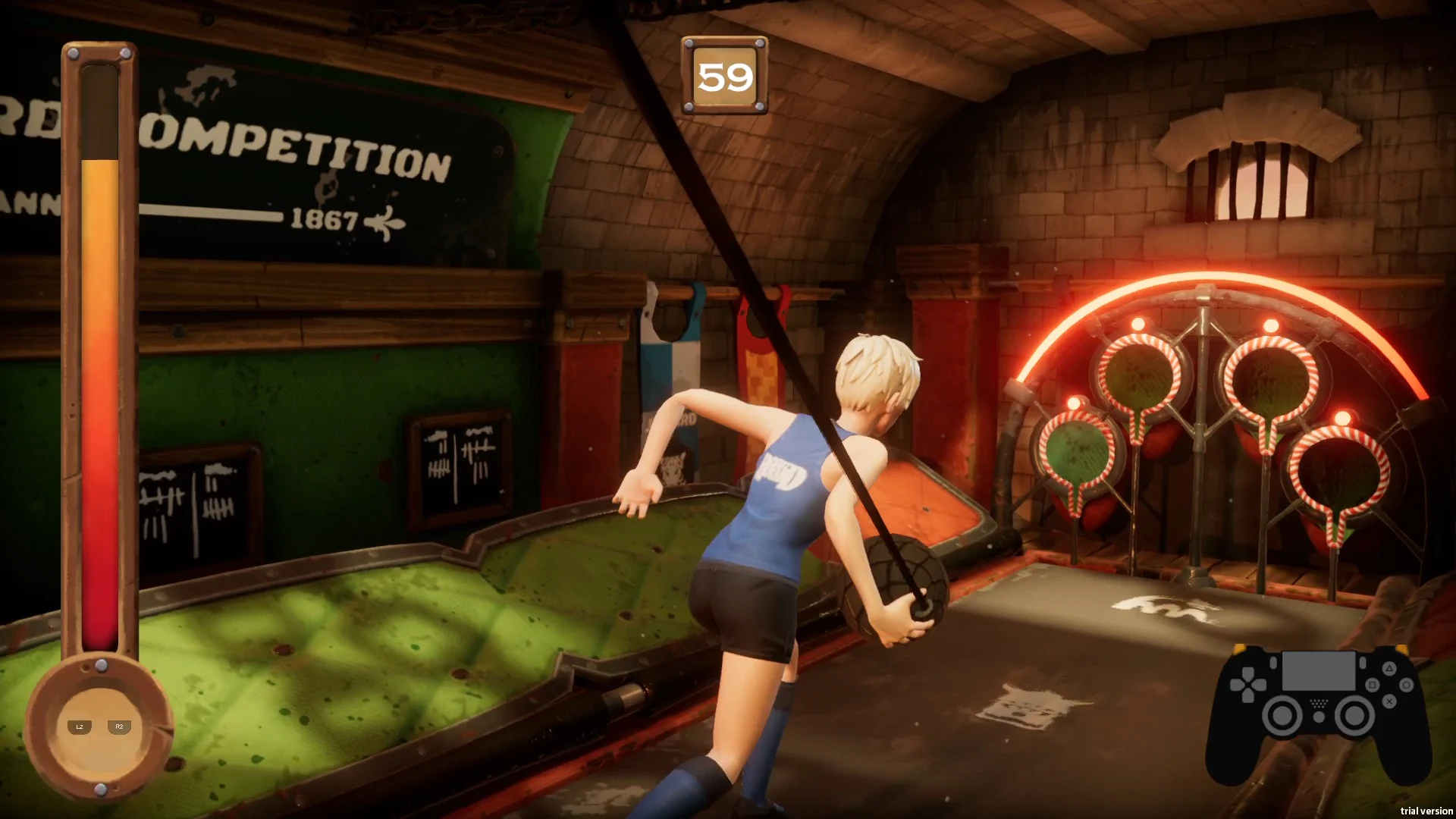Viewport: 1456px width, 819px height.
Task: Click the Share button on controller diagram
Action: tap(1272, 663)
